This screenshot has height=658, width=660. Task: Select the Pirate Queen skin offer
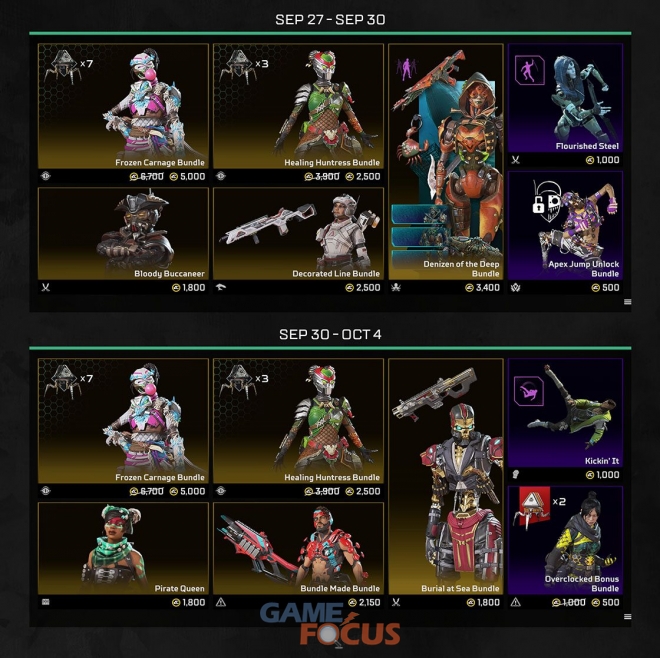click(x=123, y=548)
